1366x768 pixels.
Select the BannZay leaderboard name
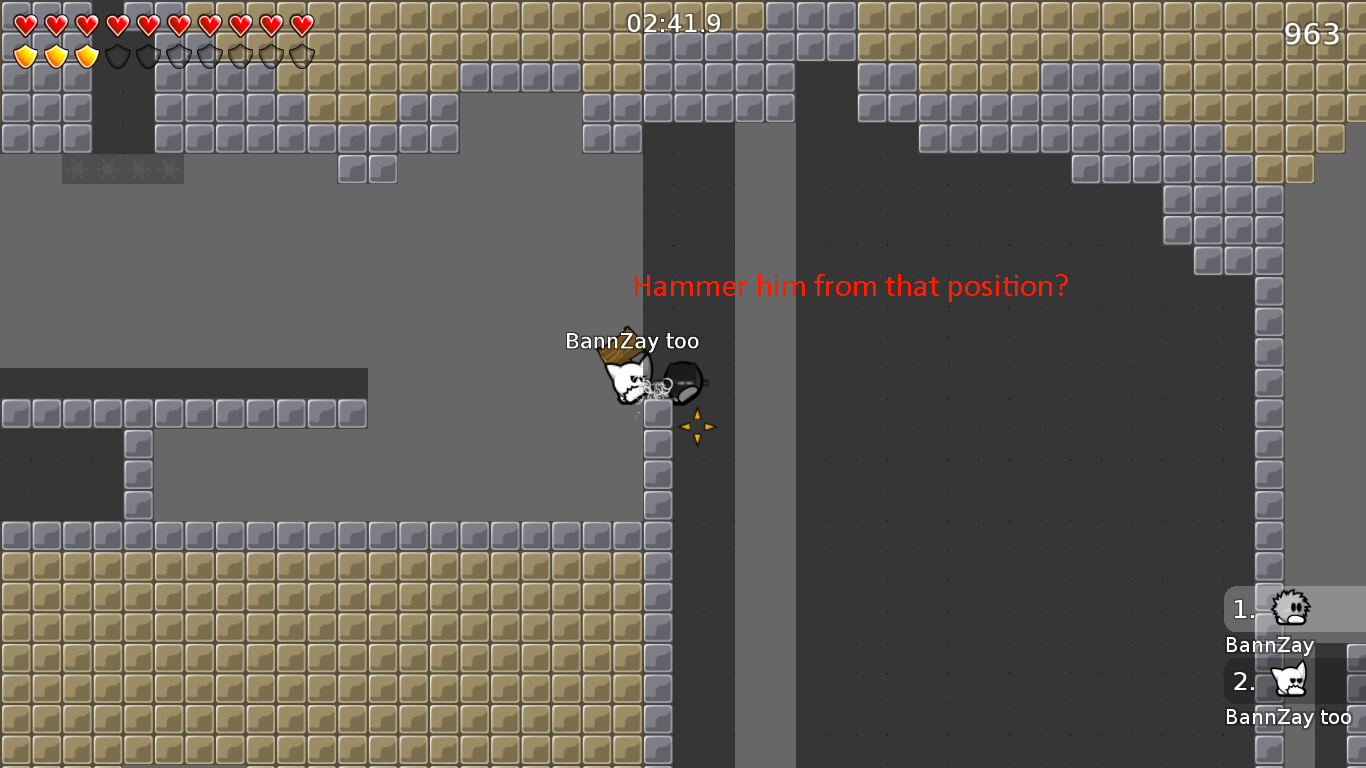coord(1268,645)
